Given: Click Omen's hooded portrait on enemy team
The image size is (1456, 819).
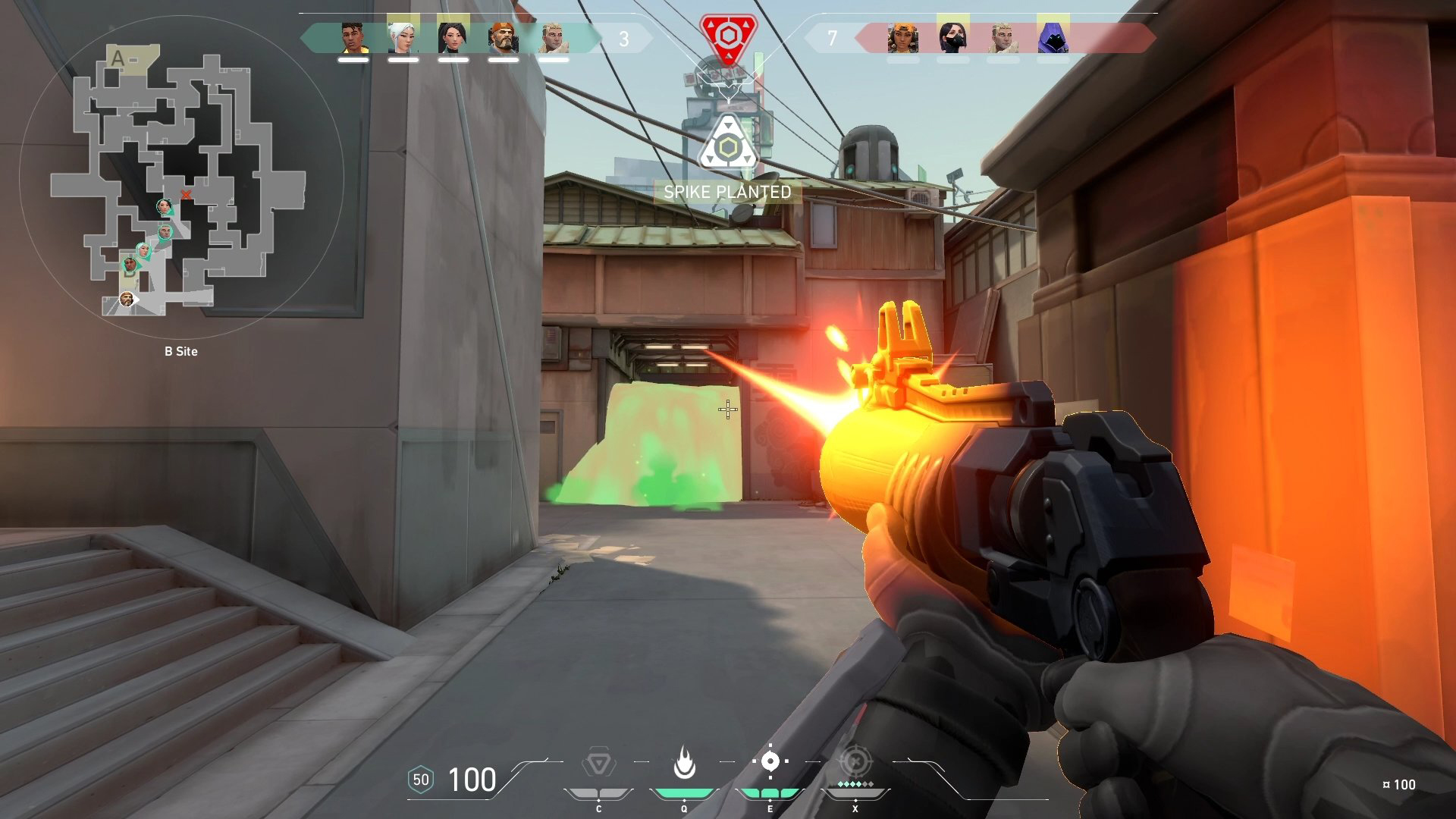Looking at the screenshot, I should [1053, 38].
